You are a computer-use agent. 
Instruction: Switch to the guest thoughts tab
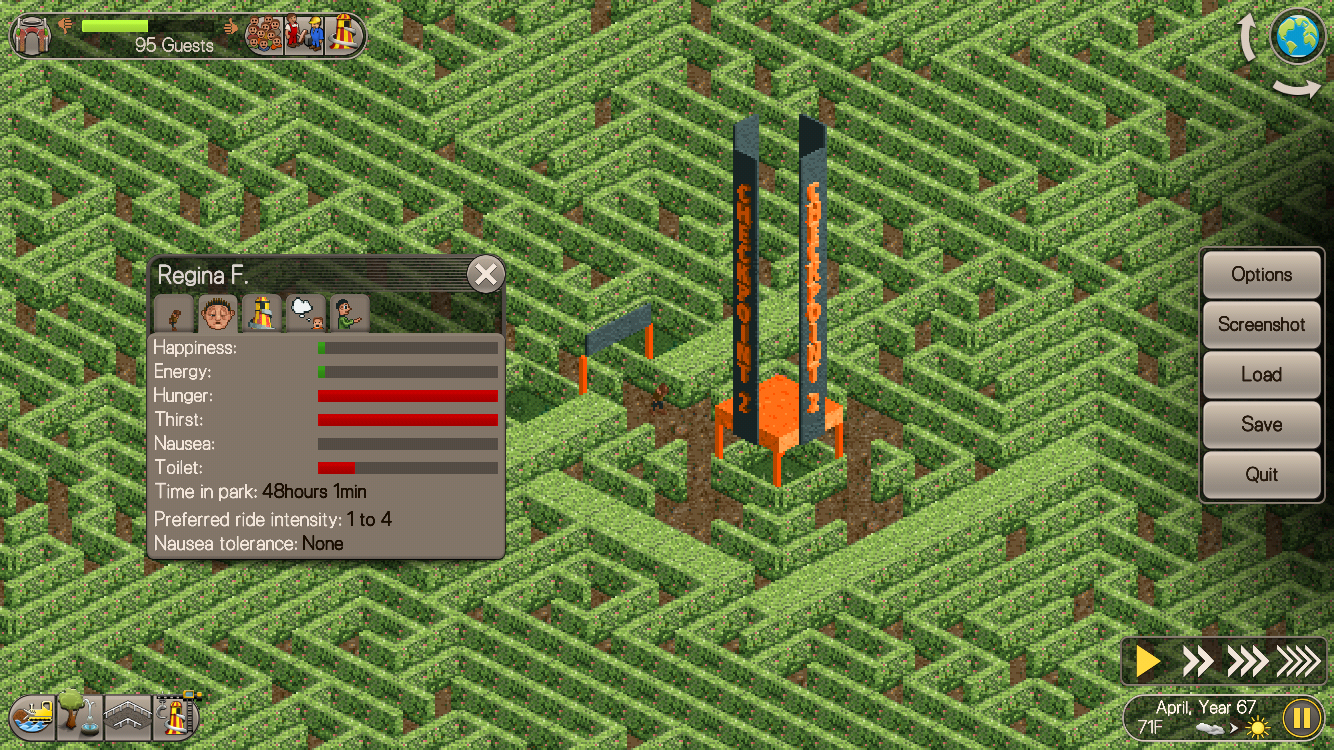coord(305,314)
